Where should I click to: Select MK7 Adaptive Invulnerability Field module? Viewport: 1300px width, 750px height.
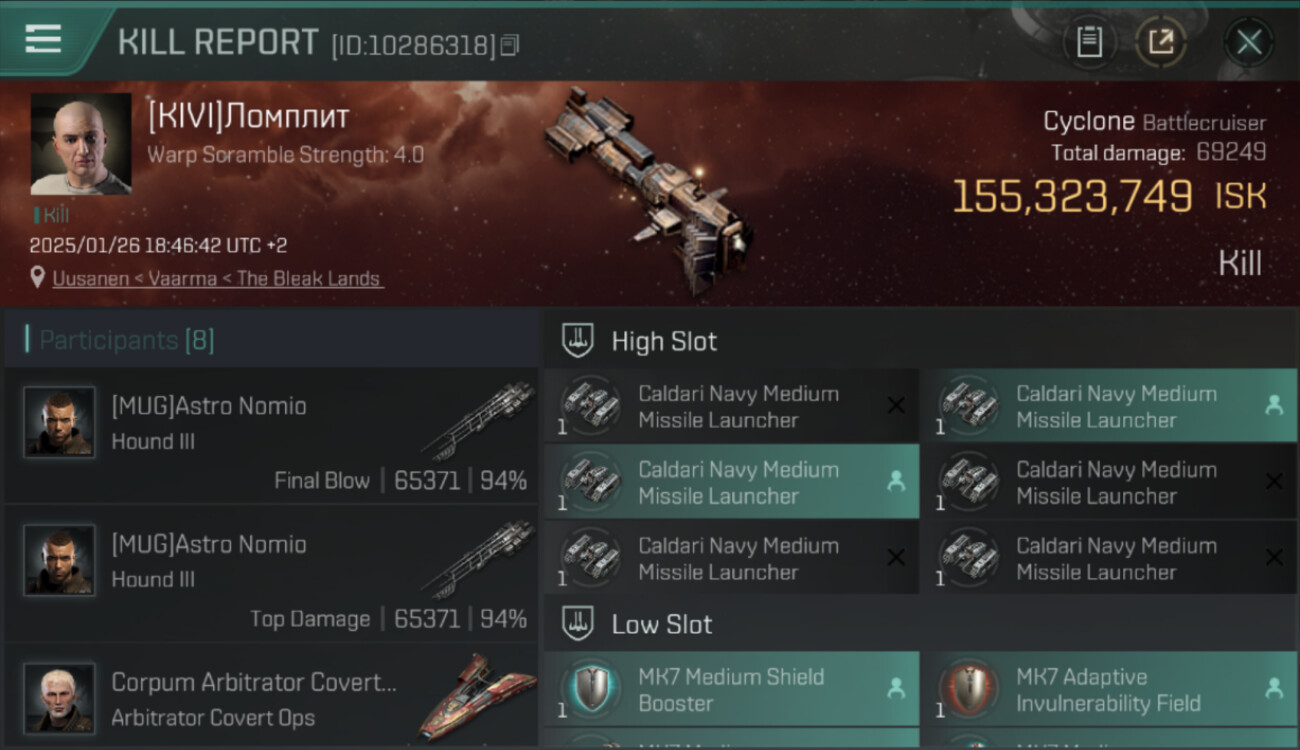1109,690
